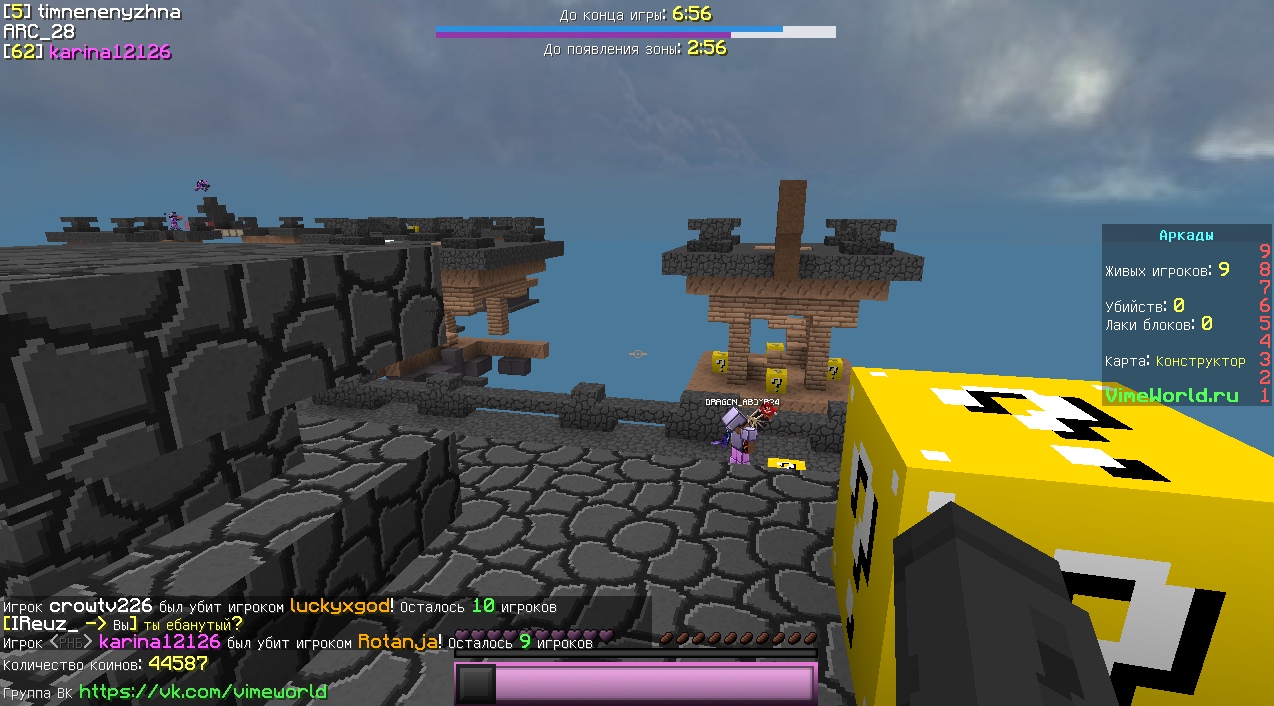
Task: Select the highlighted first hotbar slot
Action: 476,684
